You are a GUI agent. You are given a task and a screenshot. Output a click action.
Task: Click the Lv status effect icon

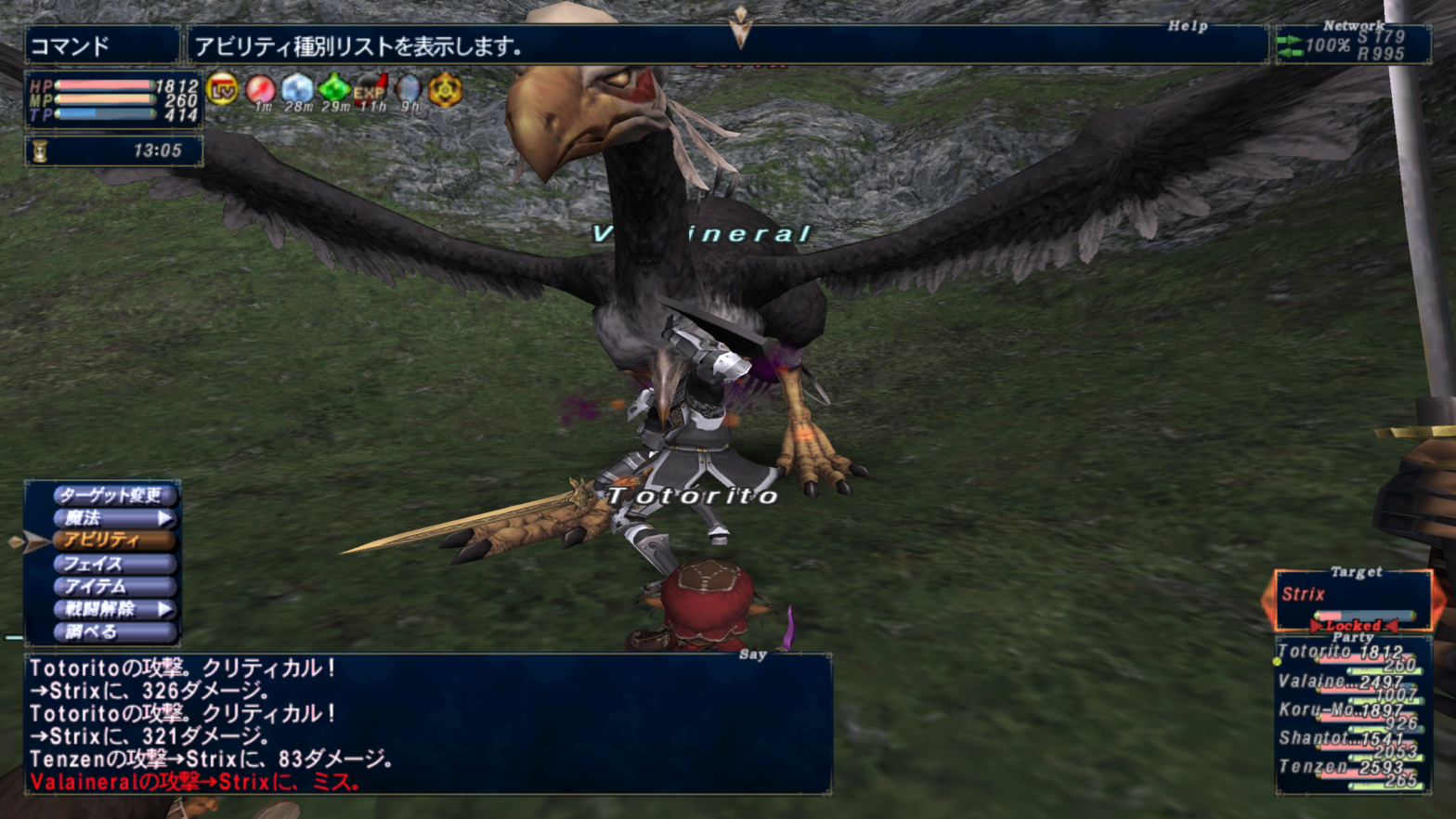click(223, 90)
